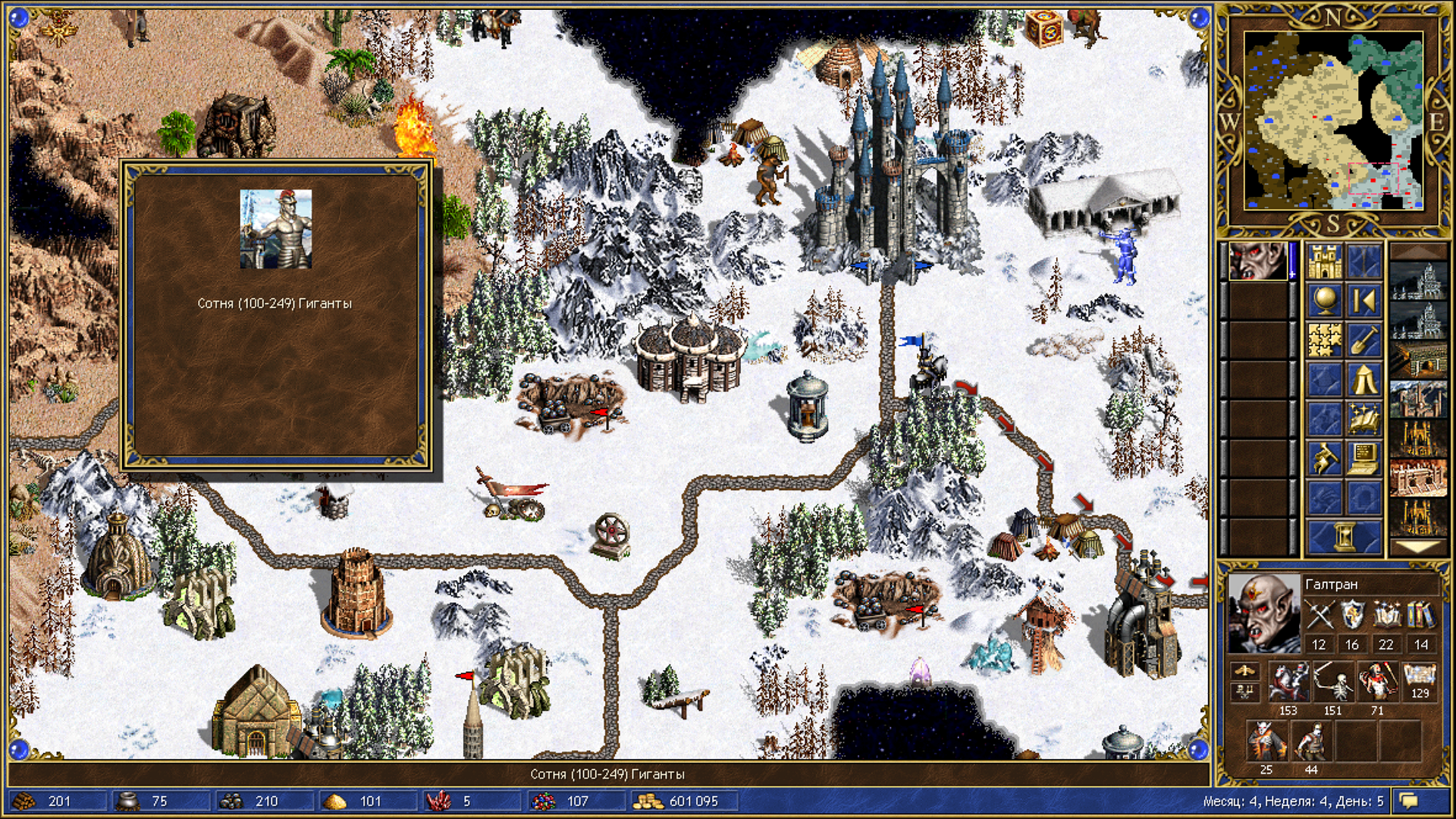Activate the dig shovel button
Image resolution: width=1456 pixels, height=819 pixels.
coord(1363,340)
